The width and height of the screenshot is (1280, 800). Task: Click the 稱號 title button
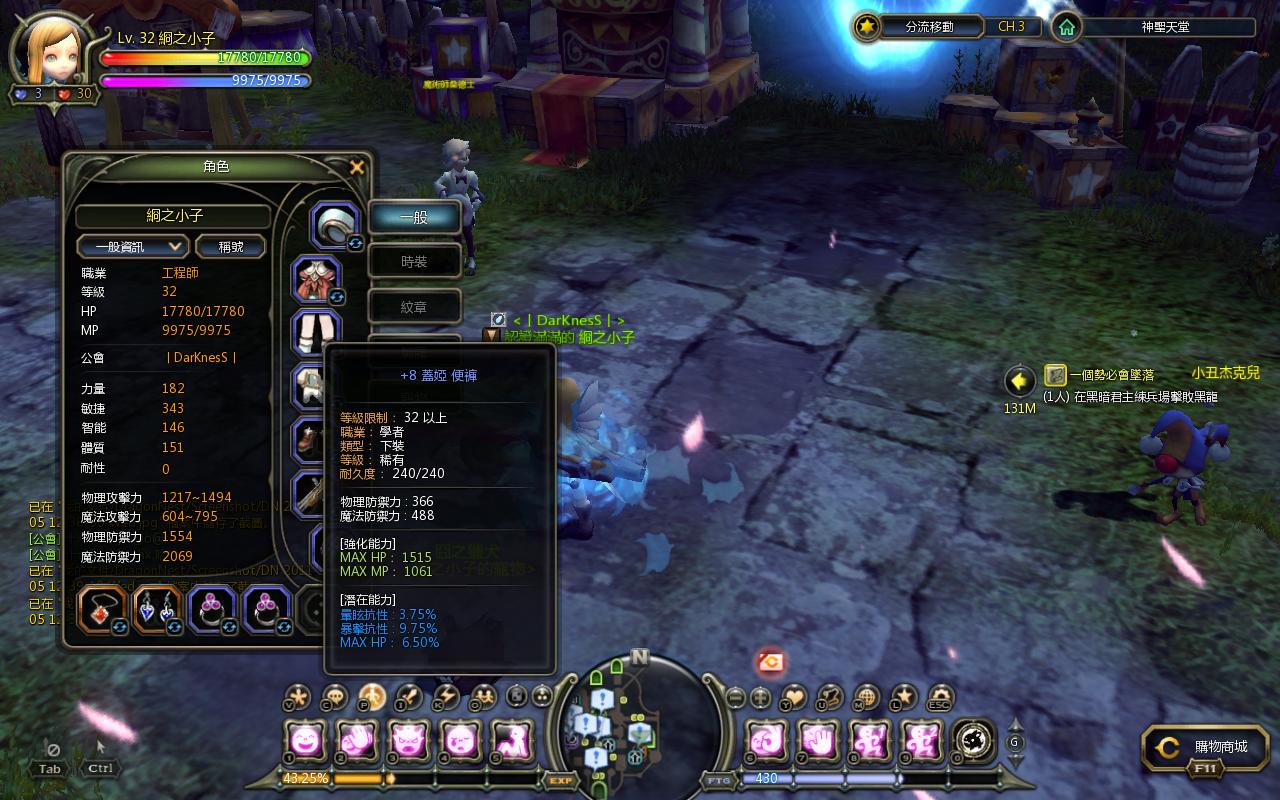(x=230, y=246)
